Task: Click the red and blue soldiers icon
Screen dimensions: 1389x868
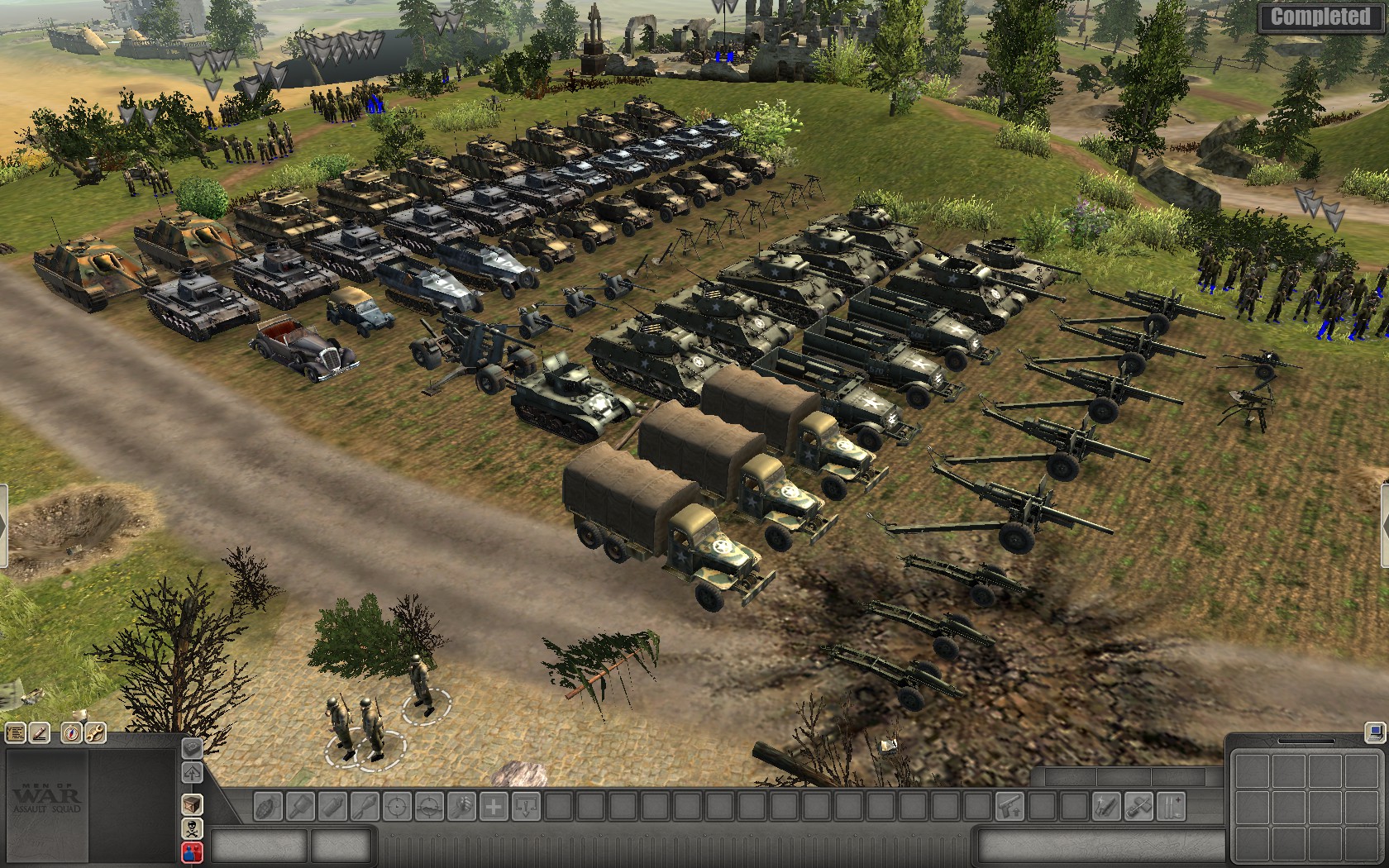Action: pos(192,851)
